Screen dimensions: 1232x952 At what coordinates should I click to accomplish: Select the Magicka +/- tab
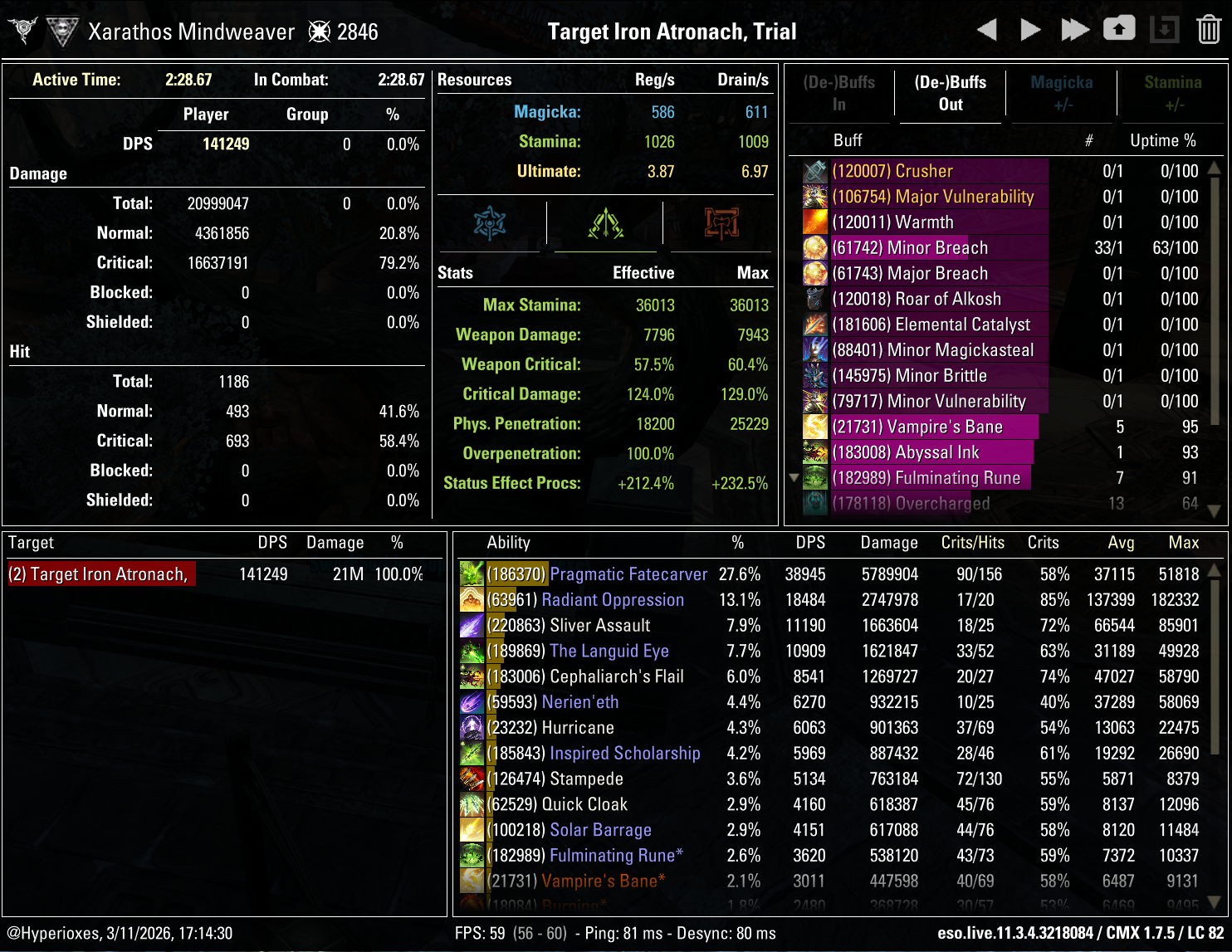1062,93
